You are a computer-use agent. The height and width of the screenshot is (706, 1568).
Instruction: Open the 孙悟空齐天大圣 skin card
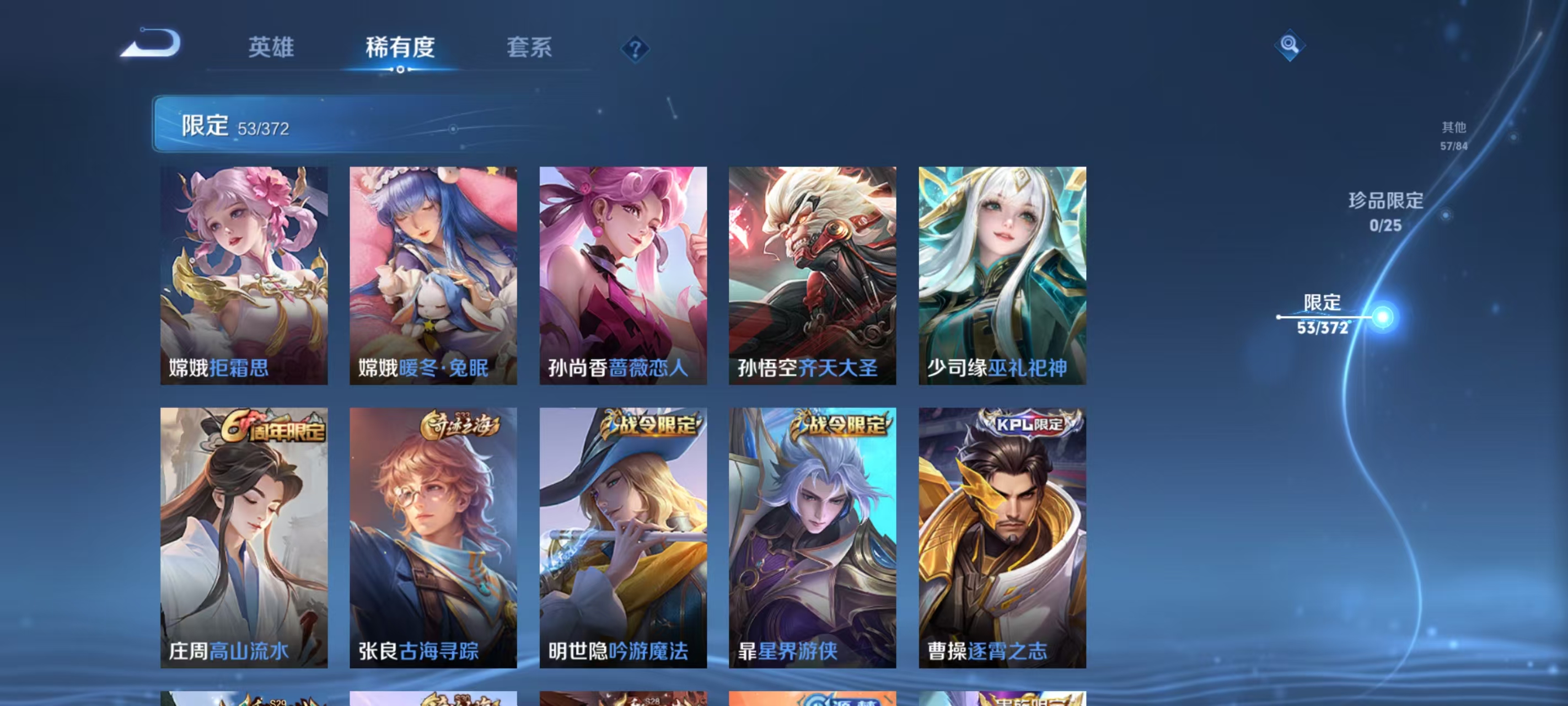813,274
